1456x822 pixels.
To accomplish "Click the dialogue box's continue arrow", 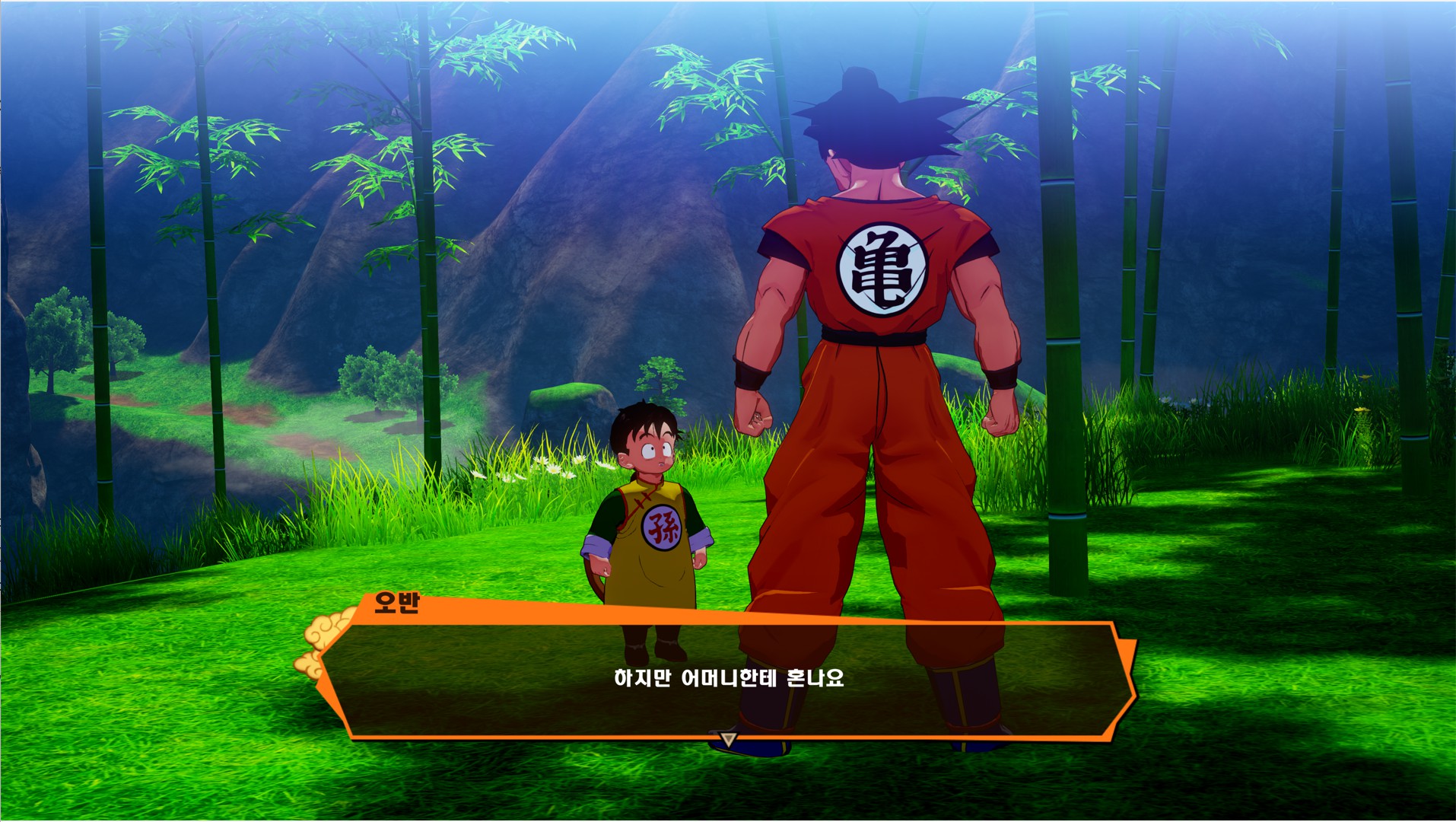I will click(x=729, y=738).
